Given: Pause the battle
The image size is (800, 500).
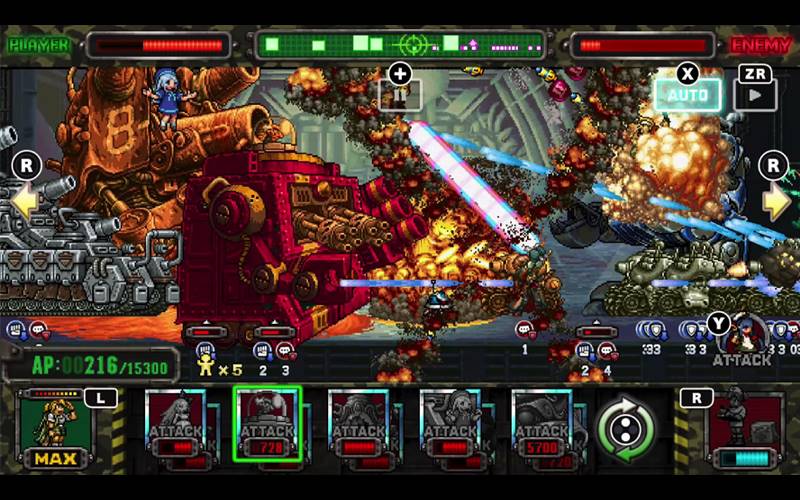Looking at the screenshot, I should pyautogui.click(x=400, y=93).
